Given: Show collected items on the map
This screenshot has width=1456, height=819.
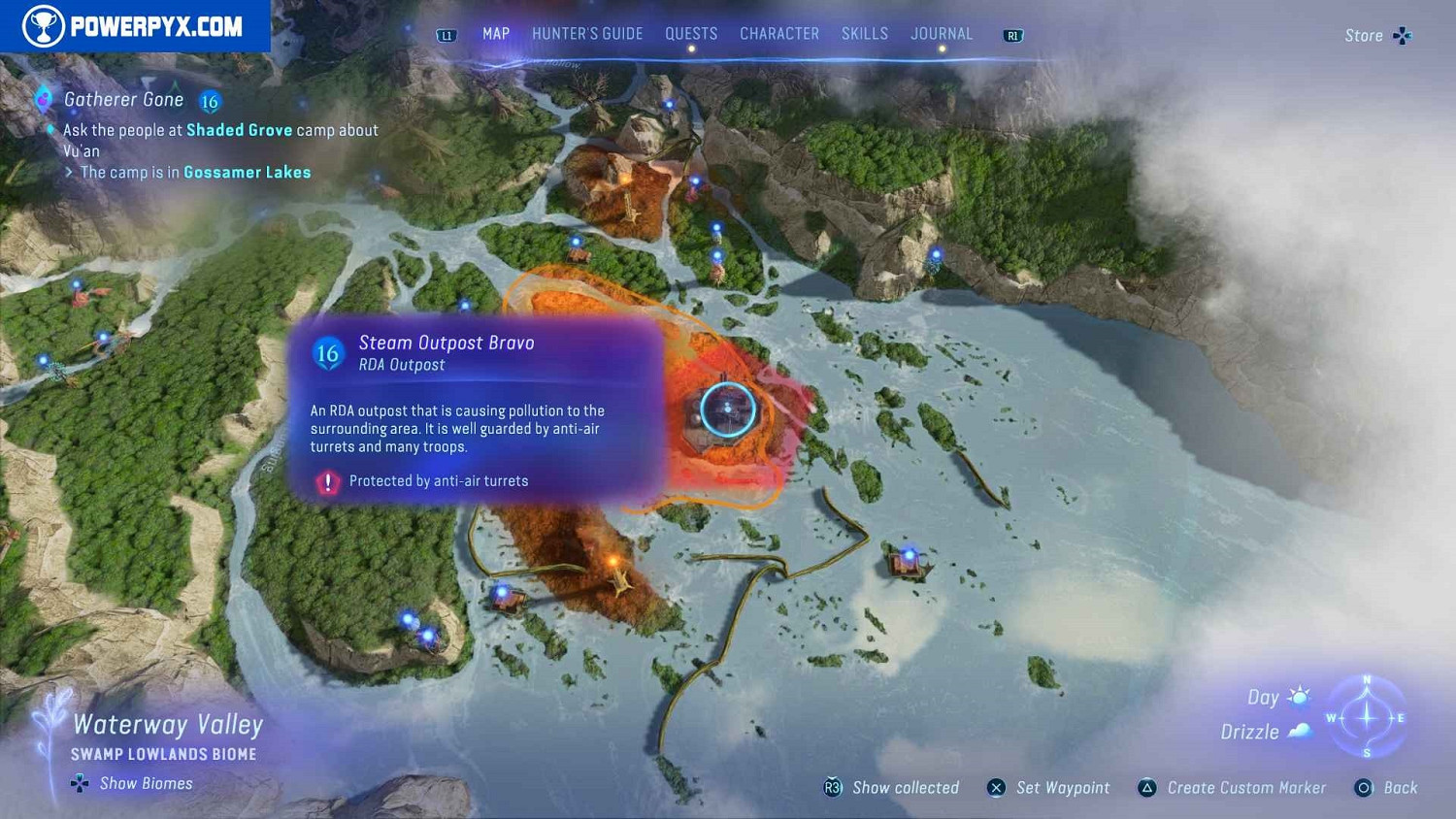Looking at the screenshot, I should pos(892,788).
